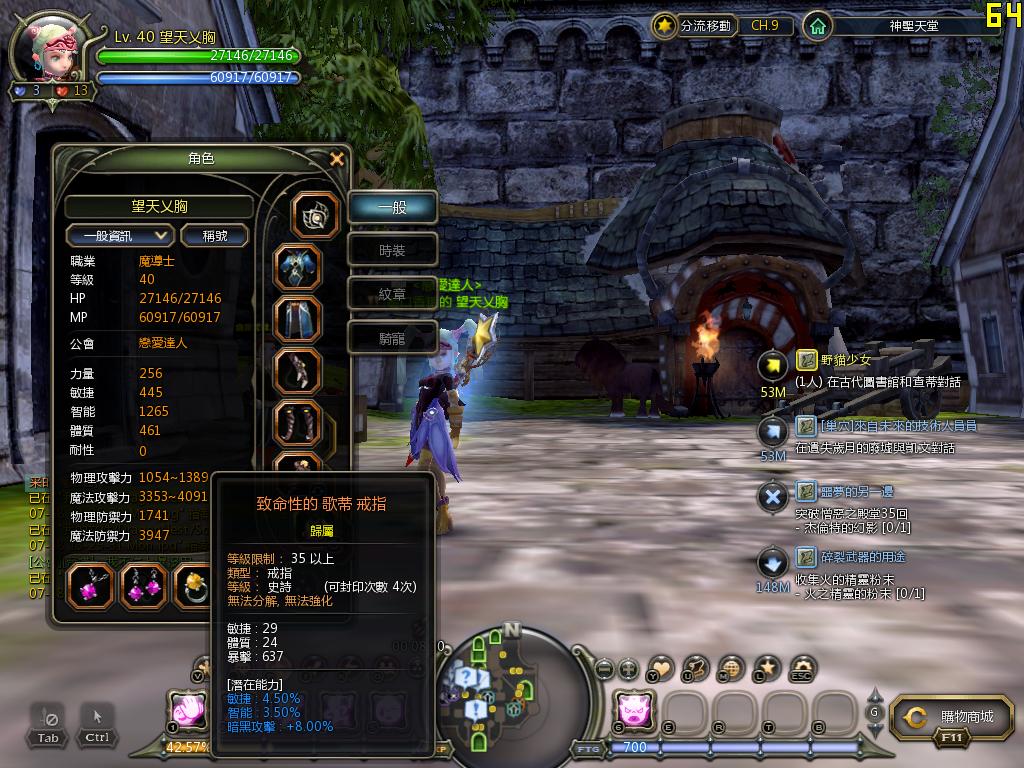Close the 角色 character window

point(337,159)
